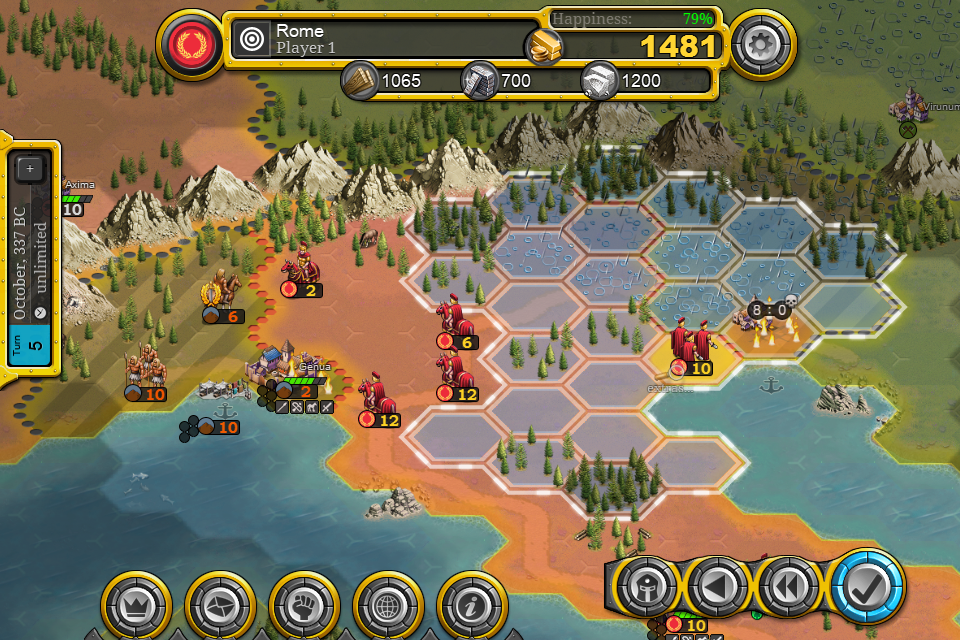The image size is (960, 640).
Task: Click the helmet unit button
Action: [x=646, y=587]
